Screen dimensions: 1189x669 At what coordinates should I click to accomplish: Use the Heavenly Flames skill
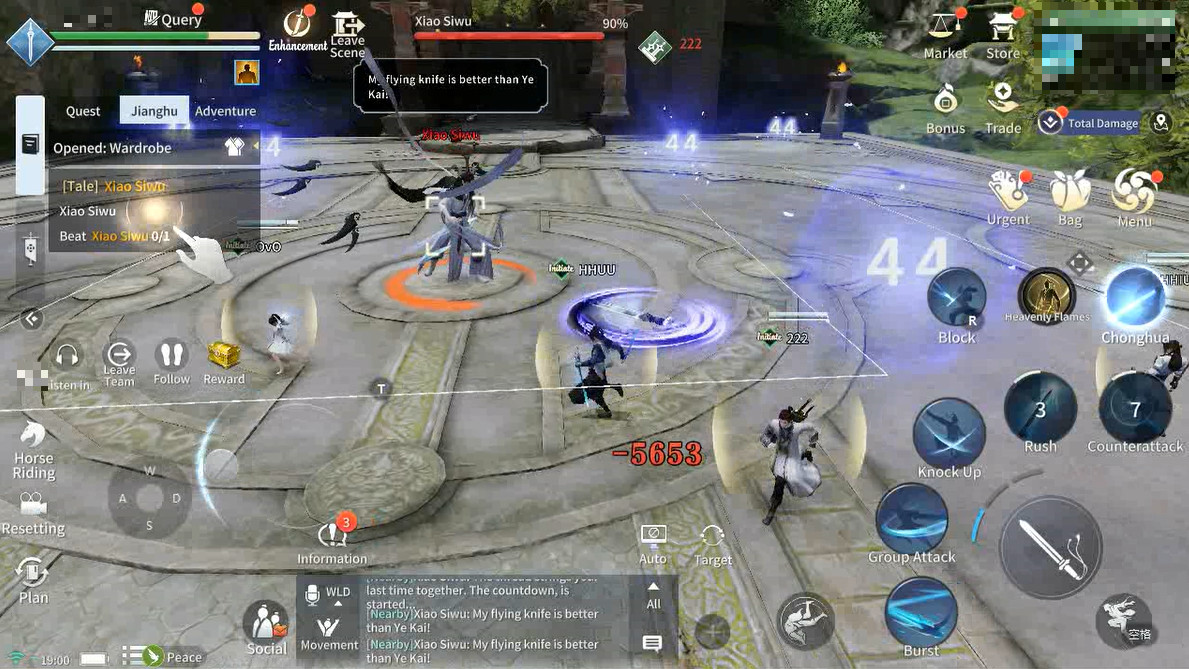[x=1047, y=296]
